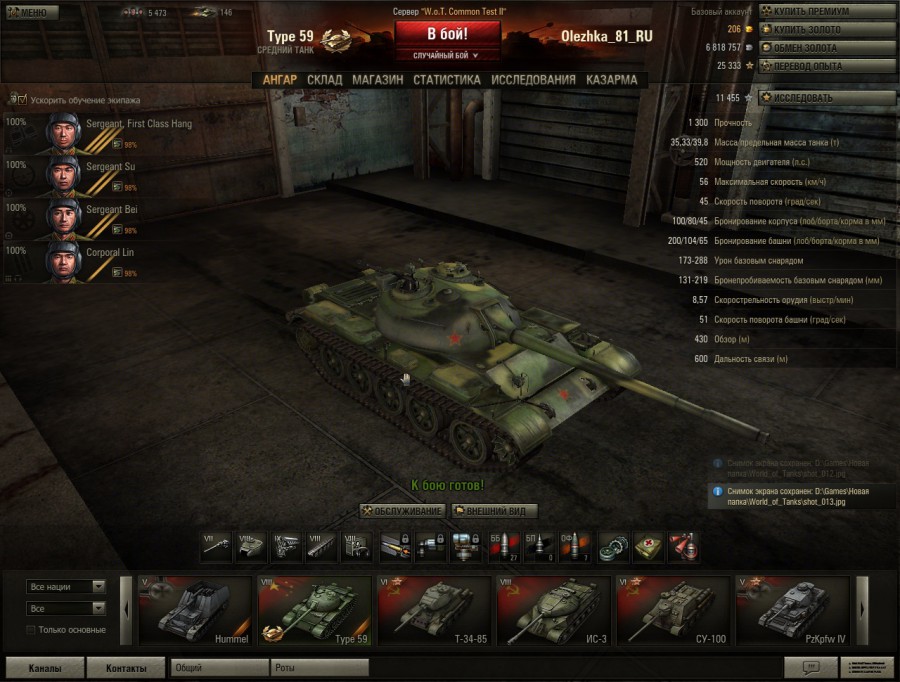The image size is (900, 682).
Task: Go to the Казарма tab
Action: click(x=611, y=80)
